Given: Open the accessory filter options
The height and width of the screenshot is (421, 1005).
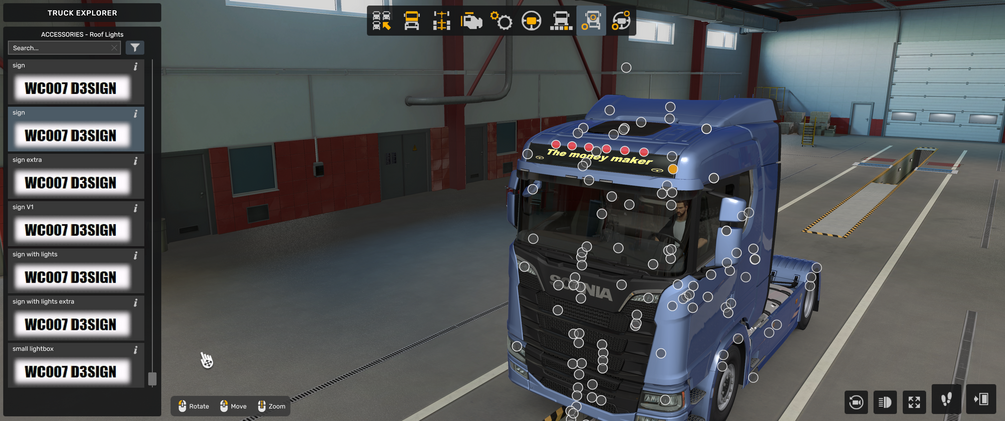Looking at the screenshot, I should (135, 48).
